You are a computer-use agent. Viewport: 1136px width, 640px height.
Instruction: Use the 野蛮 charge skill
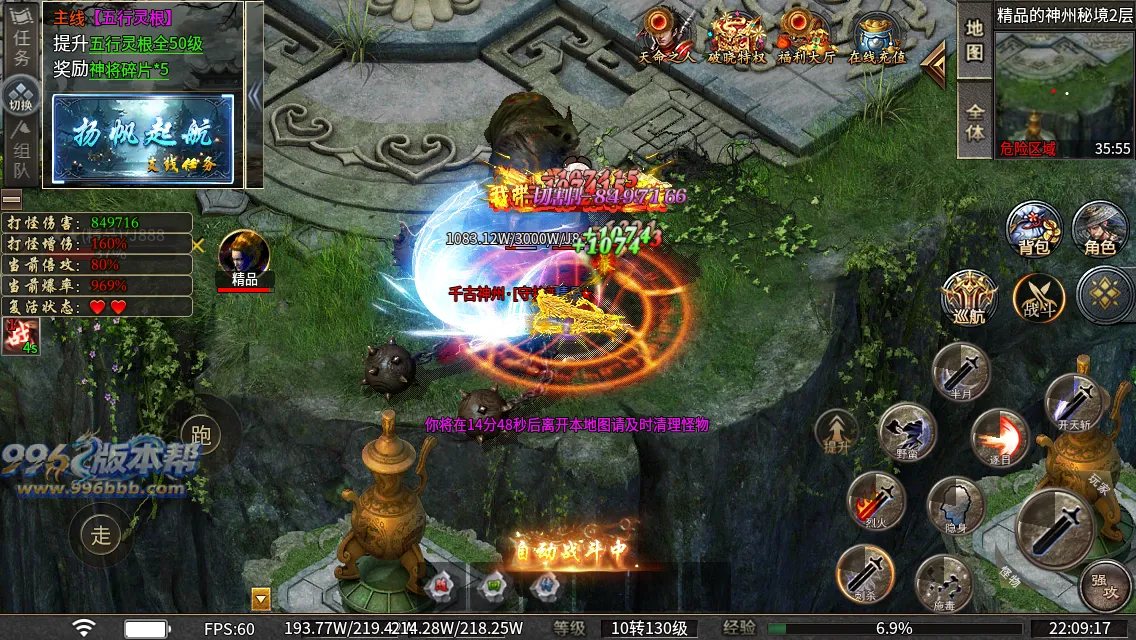[x=906, y=431]
